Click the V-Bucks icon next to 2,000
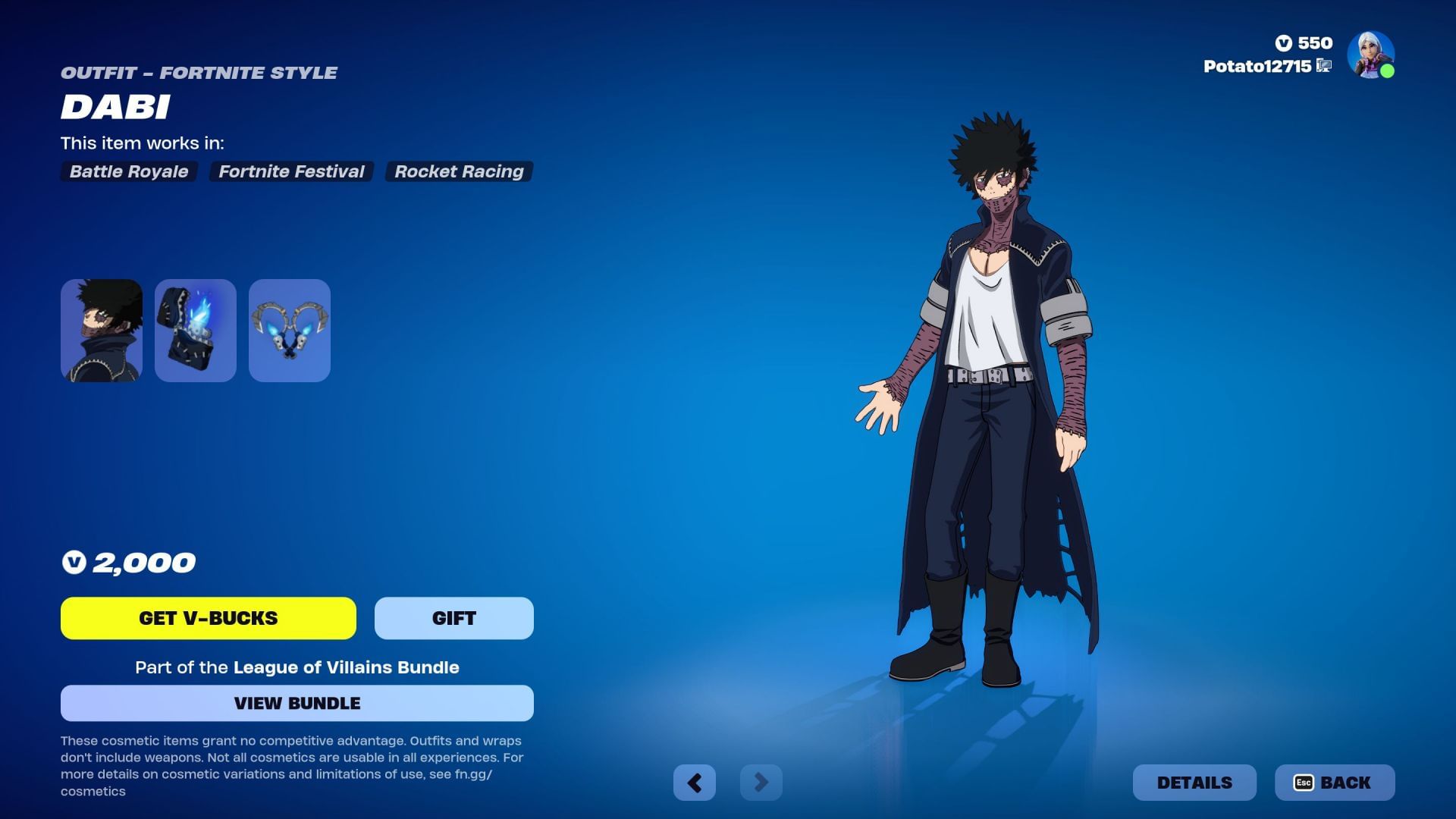 (74, 563)
